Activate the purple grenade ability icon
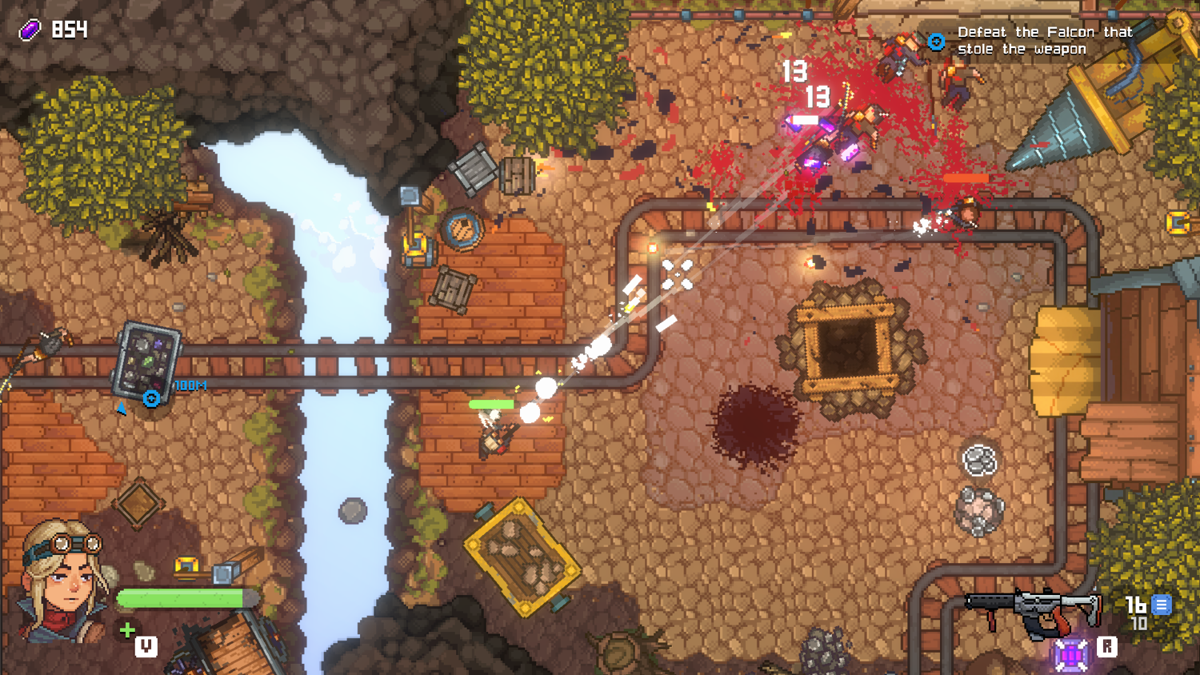The height and width of the screenshot is (675, 1200). click(x=1071, y=654)
